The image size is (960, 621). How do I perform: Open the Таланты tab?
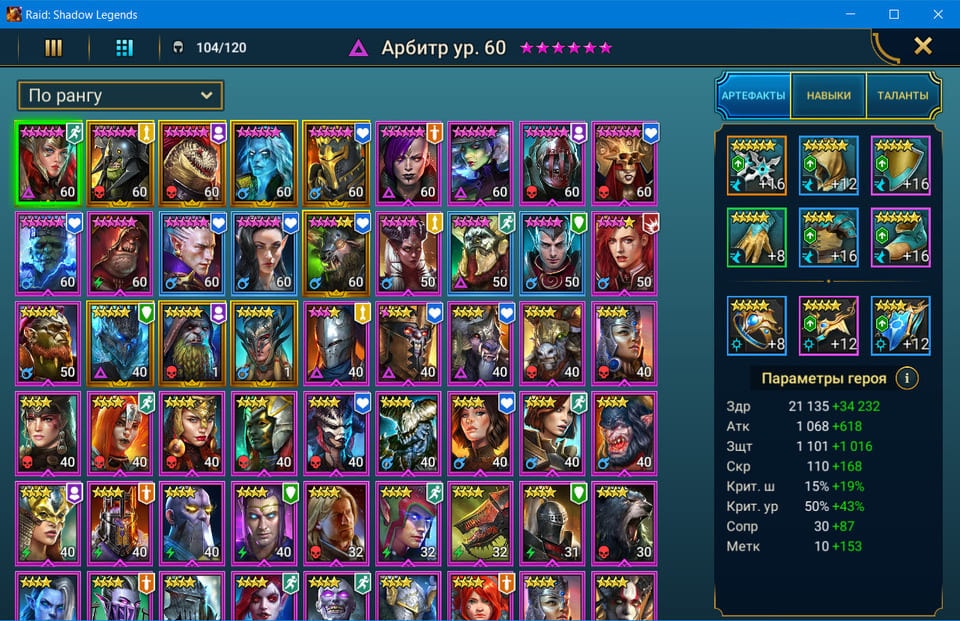[903, 96]
